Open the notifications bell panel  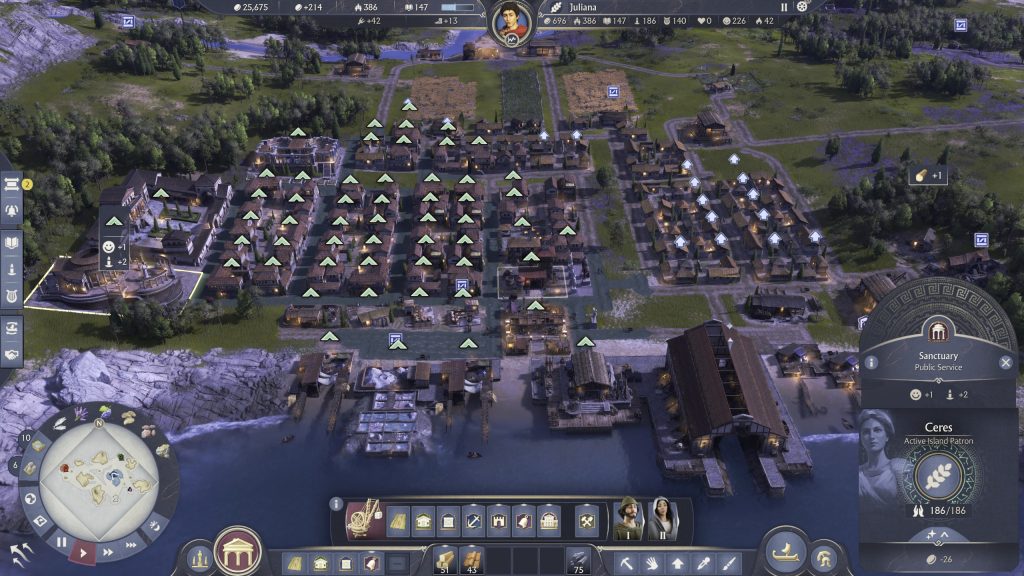point(13,212)
